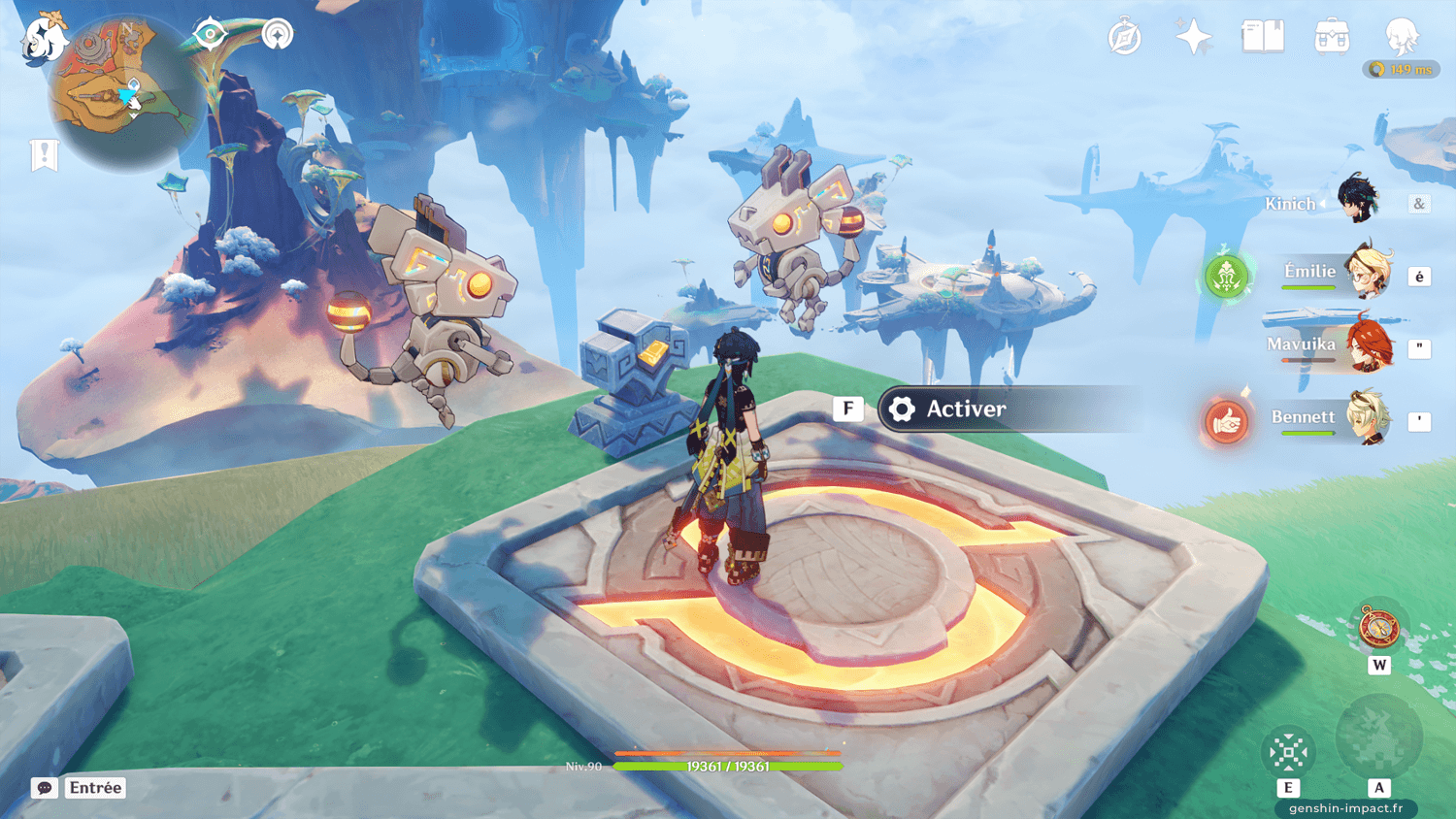Image resolution: width=1456 pixels, height=819 pixels.
Task: Open the Wish four-point star icon
Action: 1193,38
